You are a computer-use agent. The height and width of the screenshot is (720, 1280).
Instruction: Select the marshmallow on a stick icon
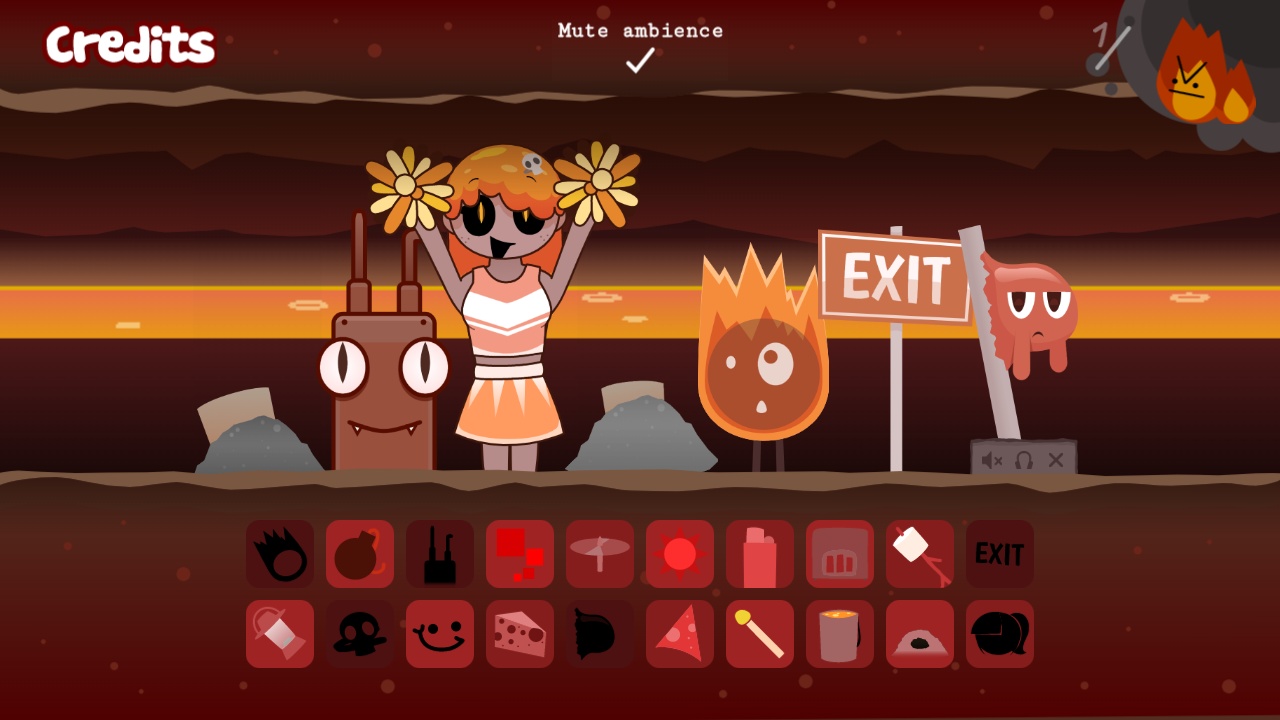(x=920, y=554)
